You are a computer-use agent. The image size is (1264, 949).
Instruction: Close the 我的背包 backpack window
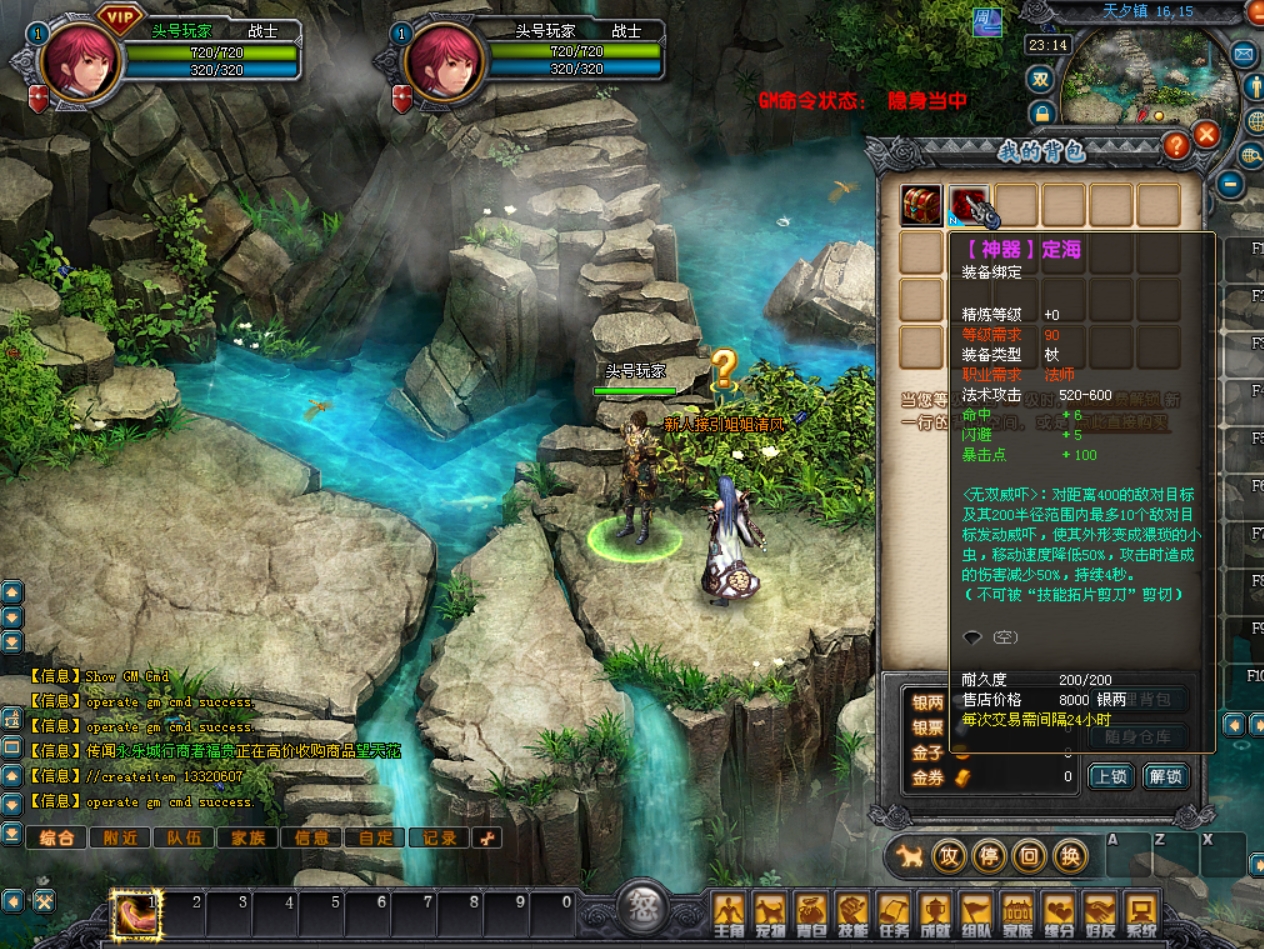(1207, 135)
